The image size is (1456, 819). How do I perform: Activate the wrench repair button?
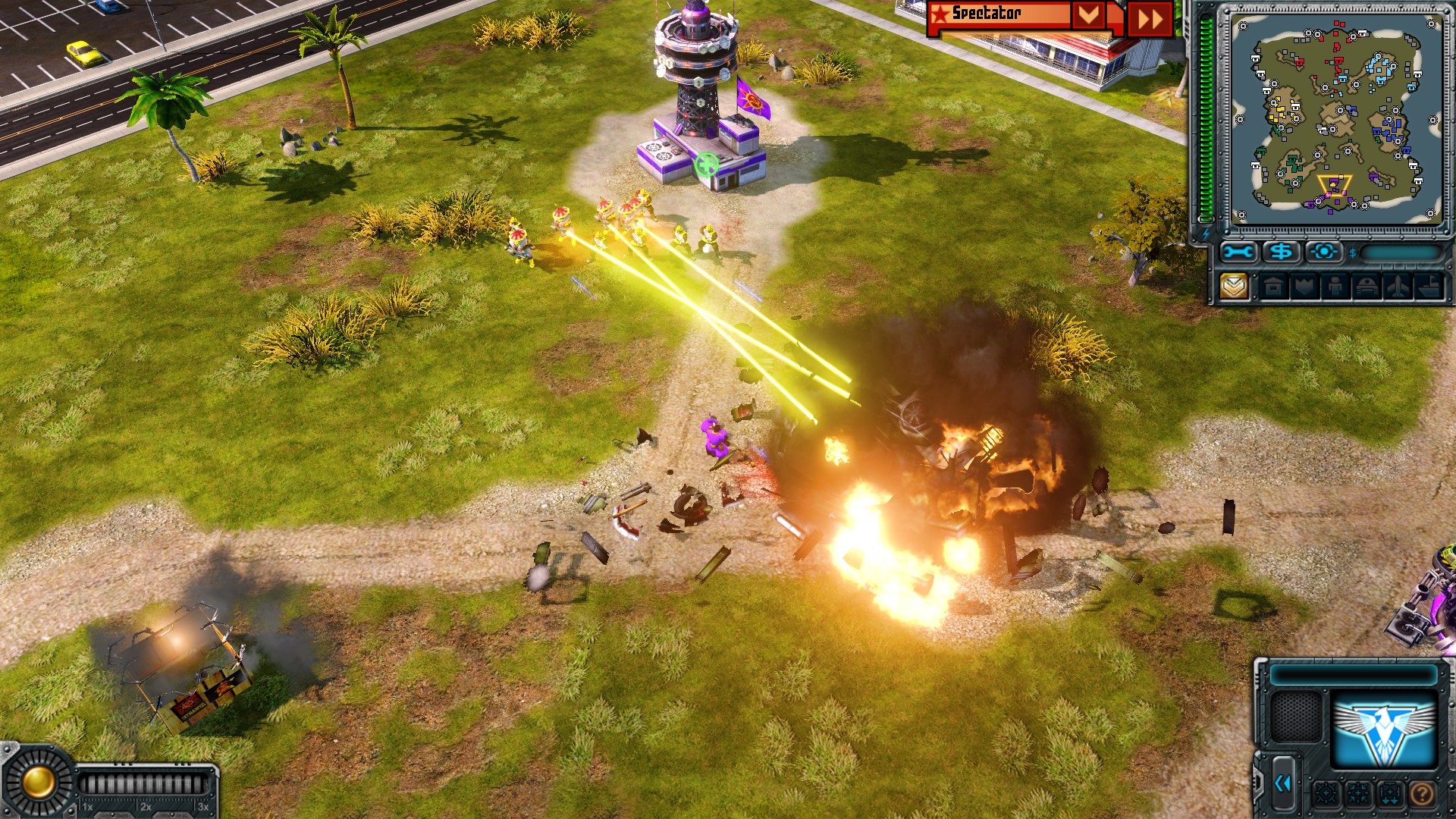[1238, 252]
